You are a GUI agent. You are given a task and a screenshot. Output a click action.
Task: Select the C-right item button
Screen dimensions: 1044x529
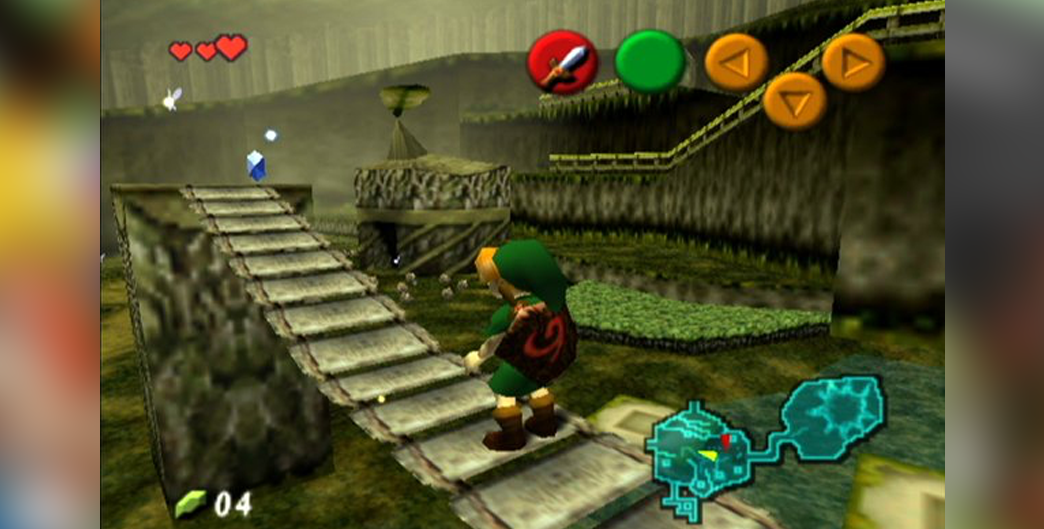click(853, 62)
